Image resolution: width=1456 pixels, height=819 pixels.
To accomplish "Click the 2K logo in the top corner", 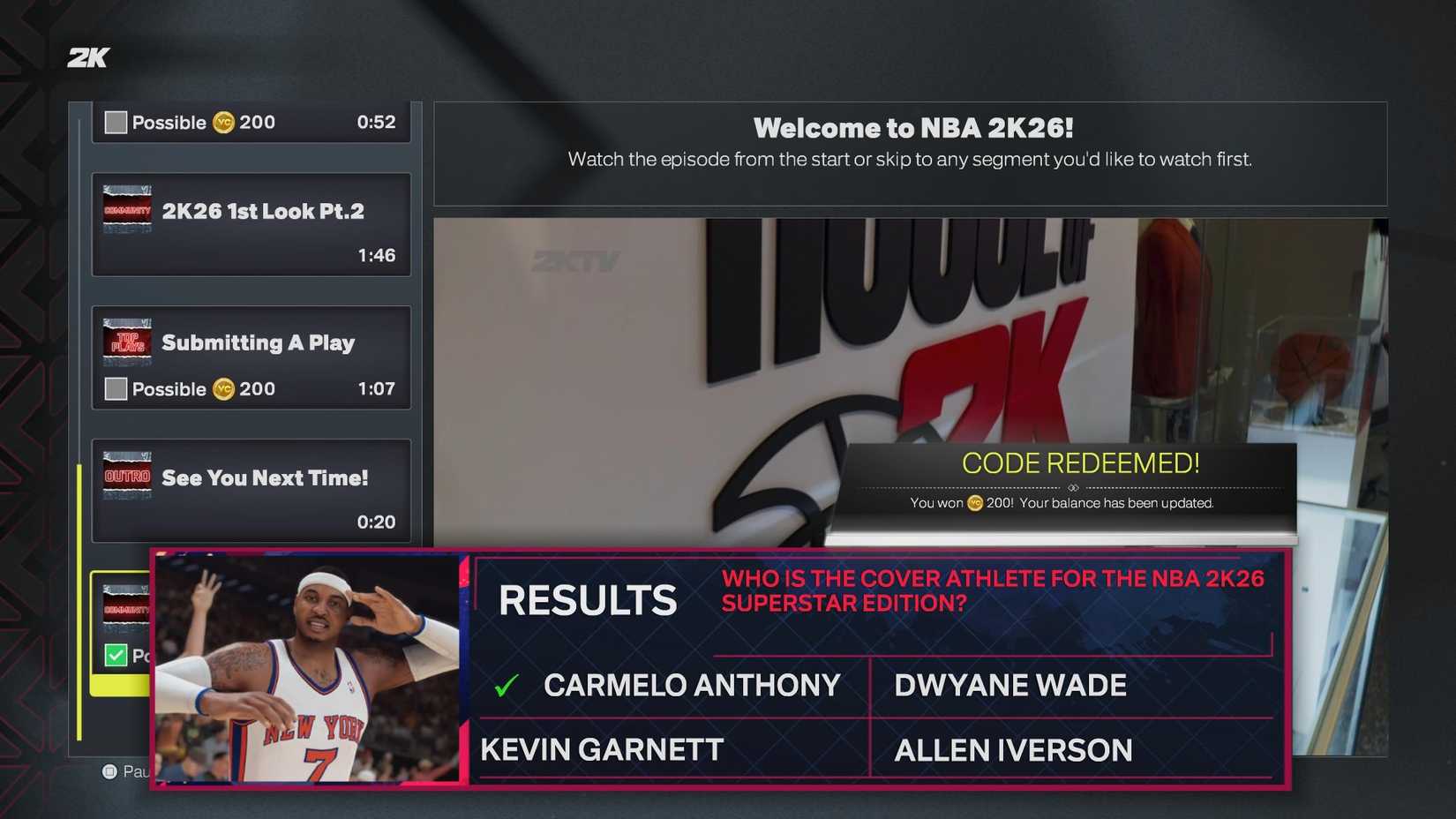I will pyautogui.click(x=87, y=56).
